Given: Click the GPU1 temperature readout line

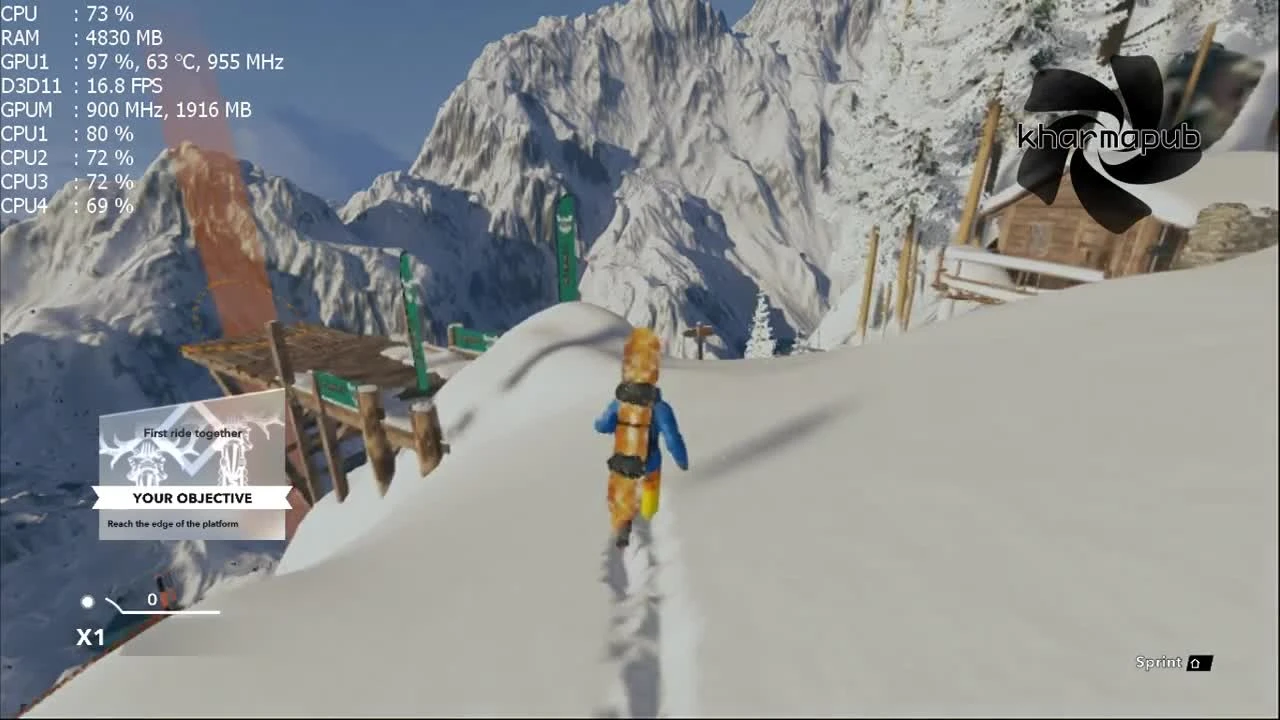Looking at the screenshot, I should tap(140, 62).
